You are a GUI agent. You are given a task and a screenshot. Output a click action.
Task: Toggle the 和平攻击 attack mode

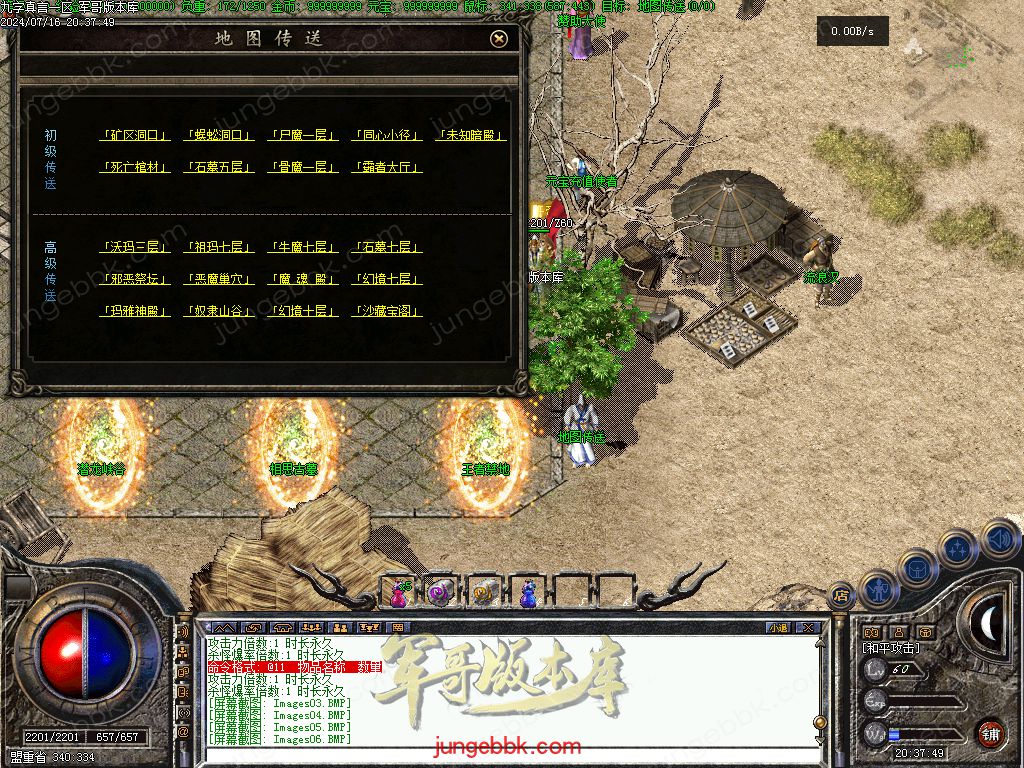point(891,648)
